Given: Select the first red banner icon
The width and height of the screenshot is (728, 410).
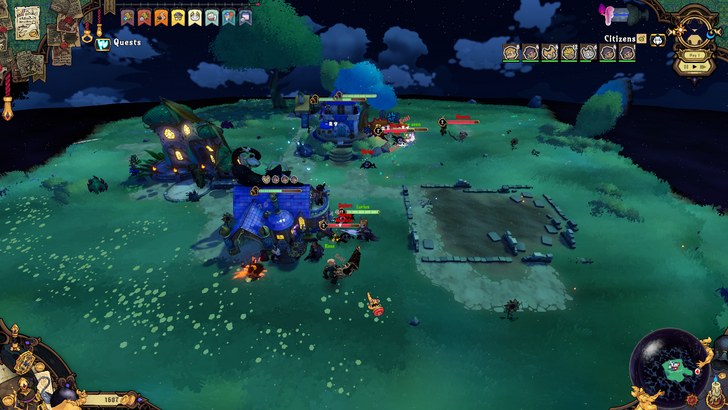Looking at the screenshot, I should click(x=127, y=17).
